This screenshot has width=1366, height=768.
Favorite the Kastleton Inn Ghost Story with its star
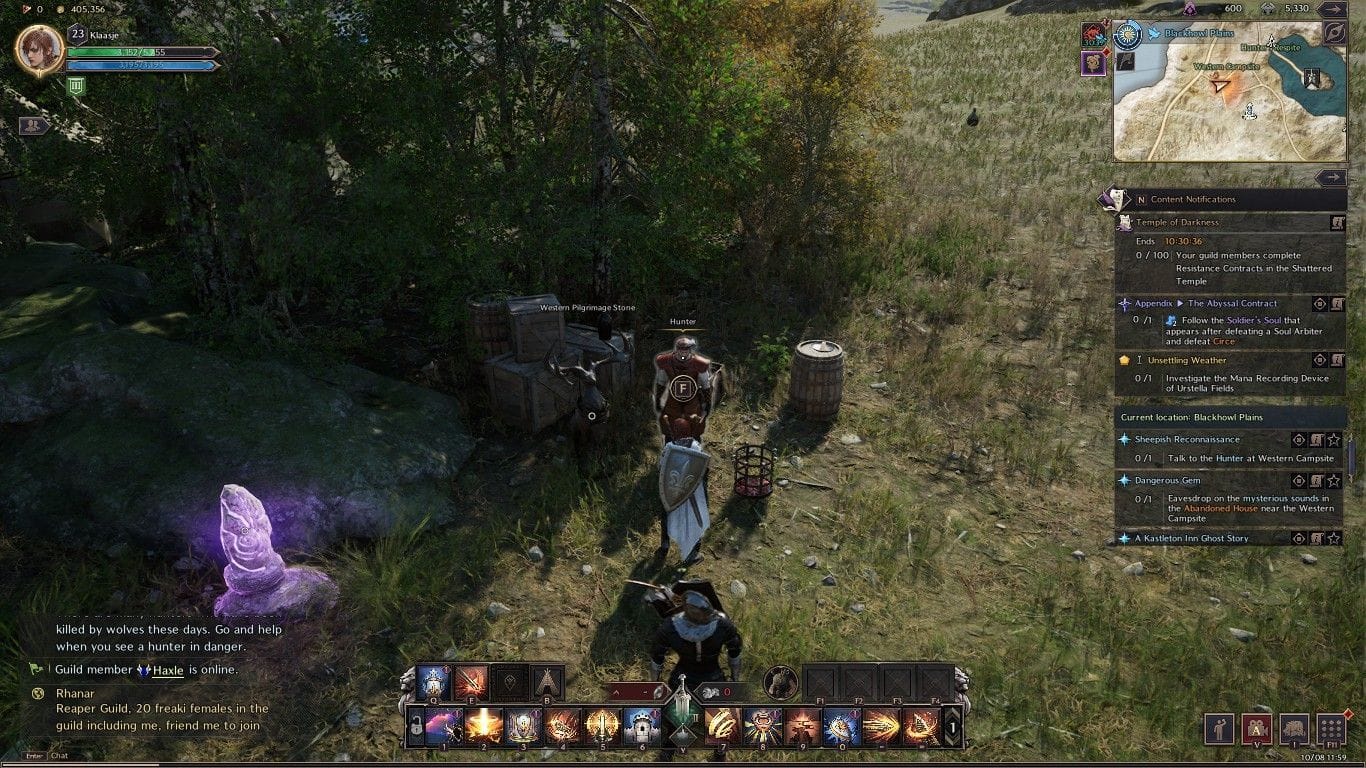(1335, 538)
